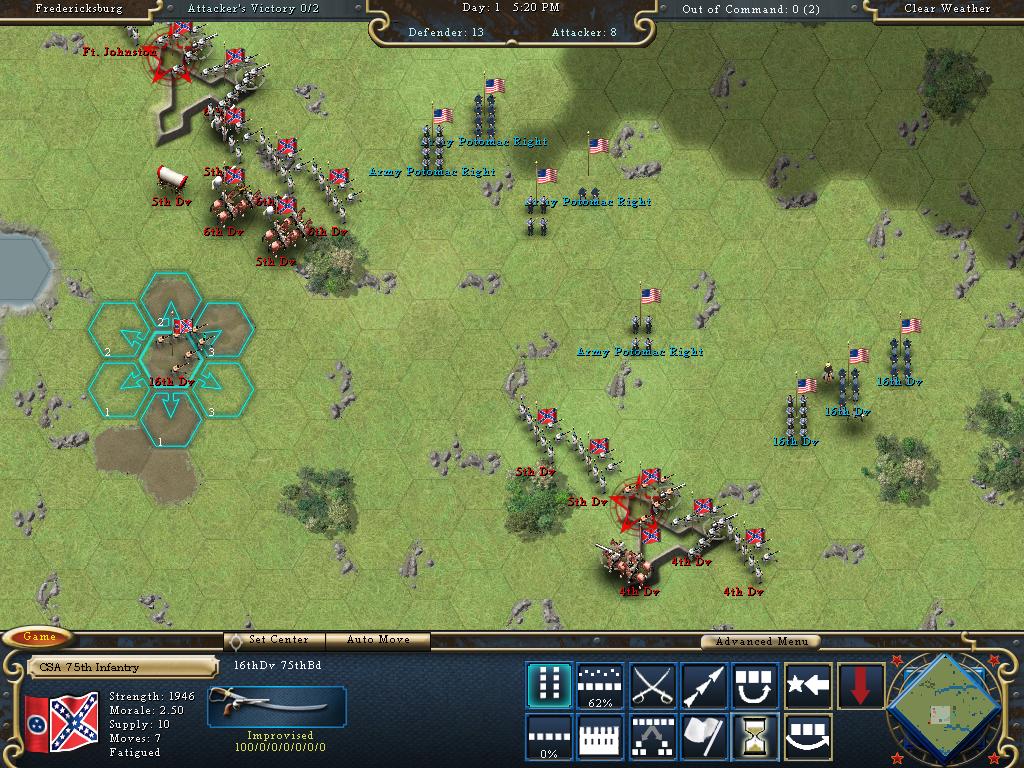Choose the fortification wall icon
Image resolution: width=1024 pixels, height=768 pixels.
(x=600, y=737)
